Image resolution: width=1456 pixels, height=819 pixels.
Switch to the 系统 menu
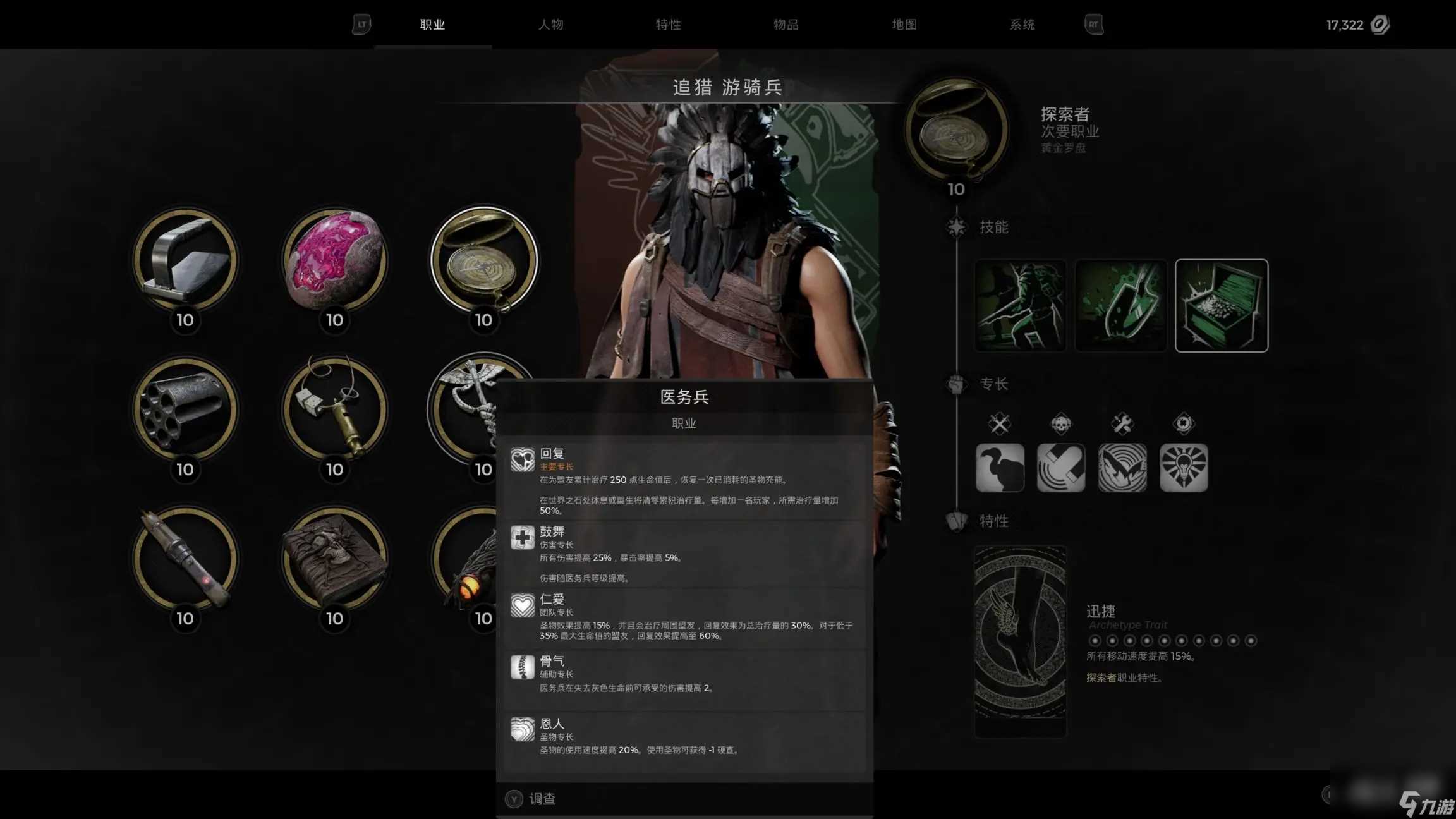[1022, 25]
